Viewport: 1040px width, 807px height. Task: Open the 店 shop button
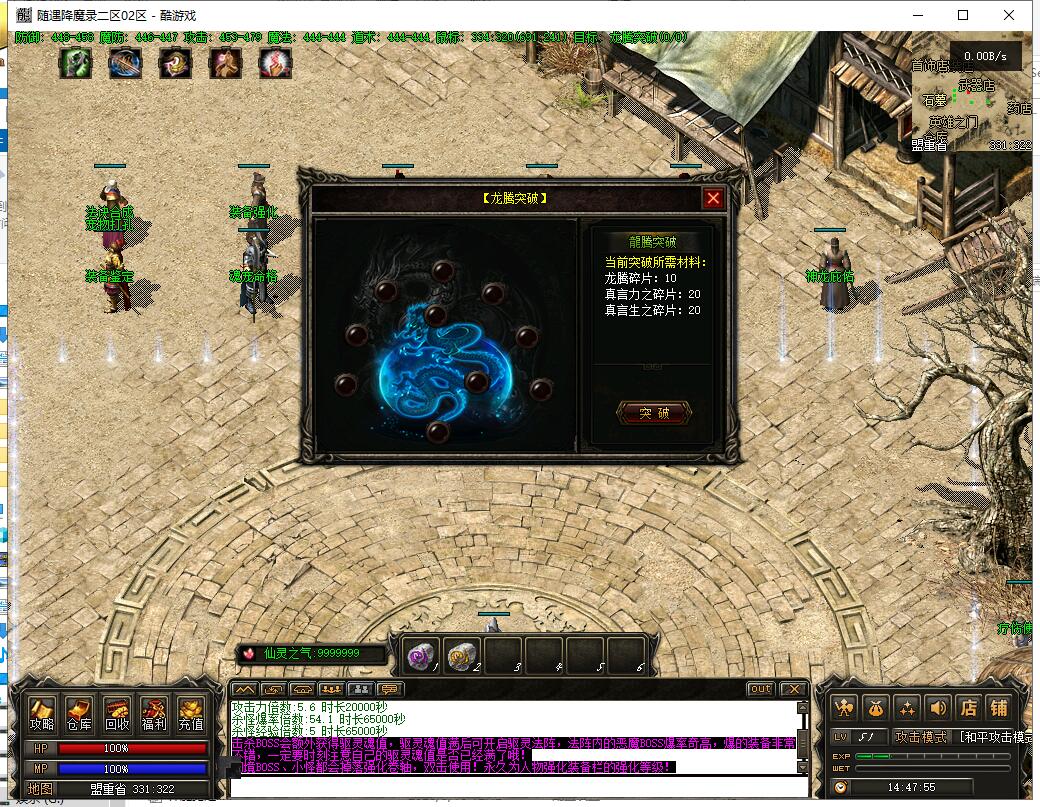tap(968, 708)
